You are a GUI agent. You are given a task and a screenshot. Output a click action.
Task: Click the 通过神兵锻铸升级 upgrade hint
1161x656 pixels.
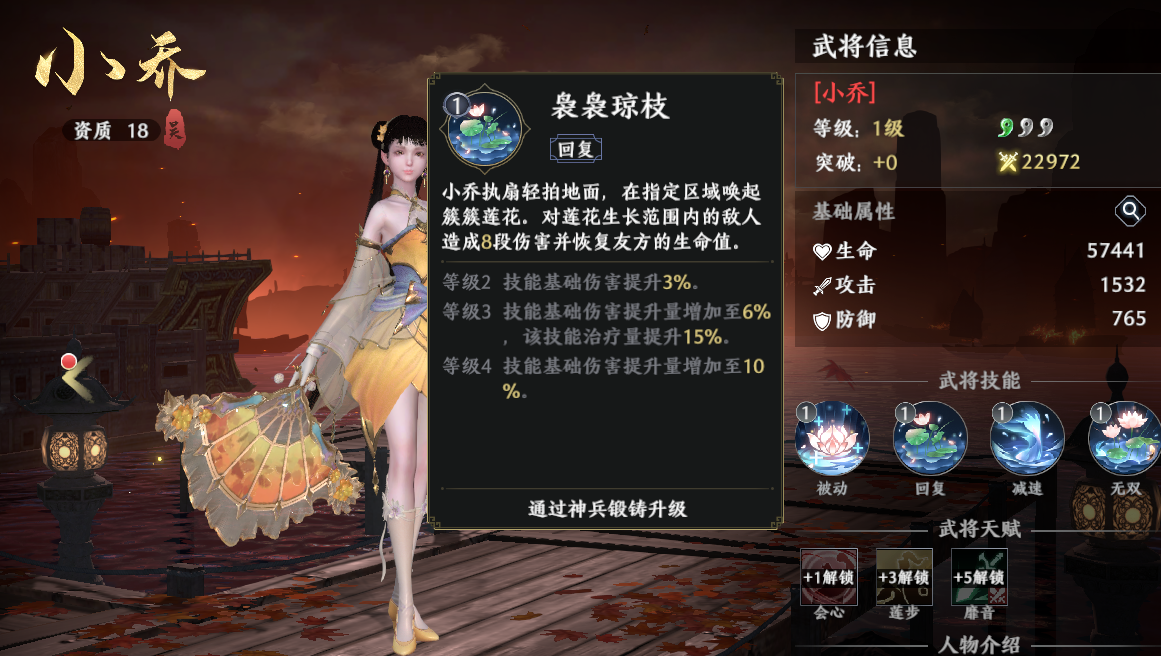click(x=607, y=508)
